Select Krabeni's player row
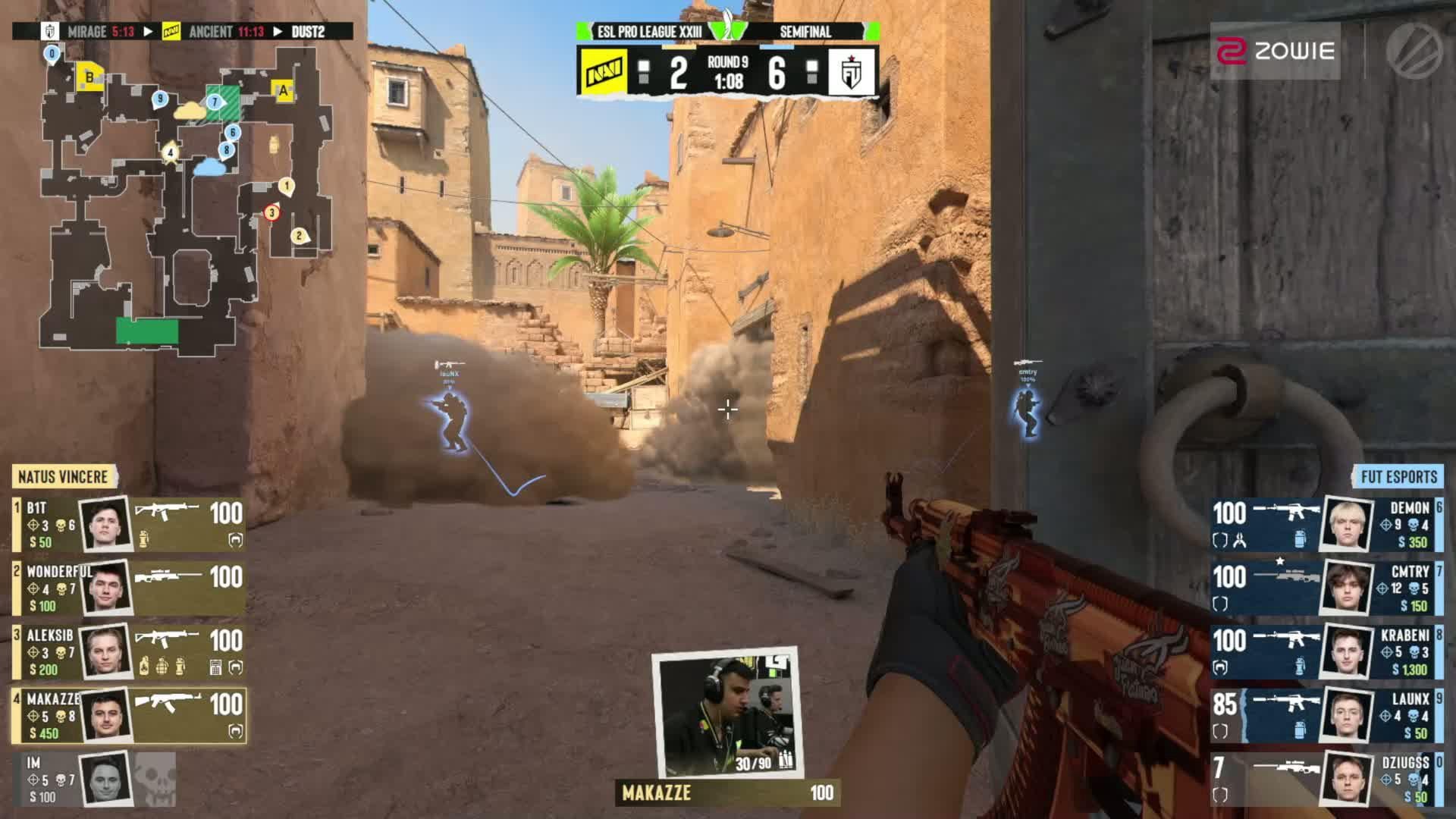The height and width of the screenshot is (819, 1456). point(1326,652)
